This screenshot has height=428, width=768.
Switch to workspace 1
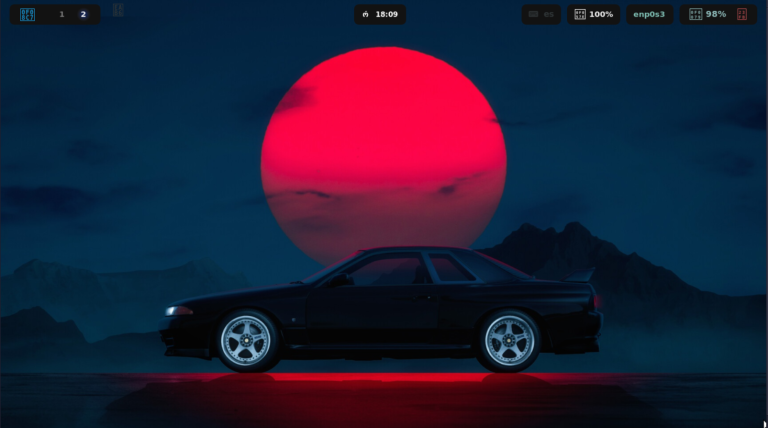point(61,14)
